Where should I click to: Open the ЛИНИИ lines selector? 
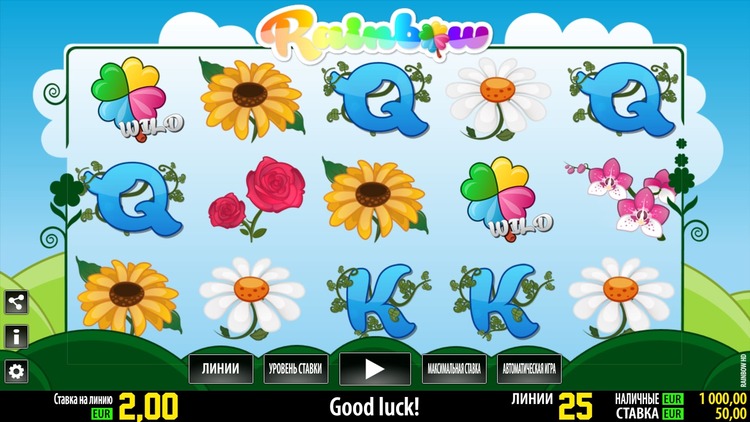[x=220, y=369]
